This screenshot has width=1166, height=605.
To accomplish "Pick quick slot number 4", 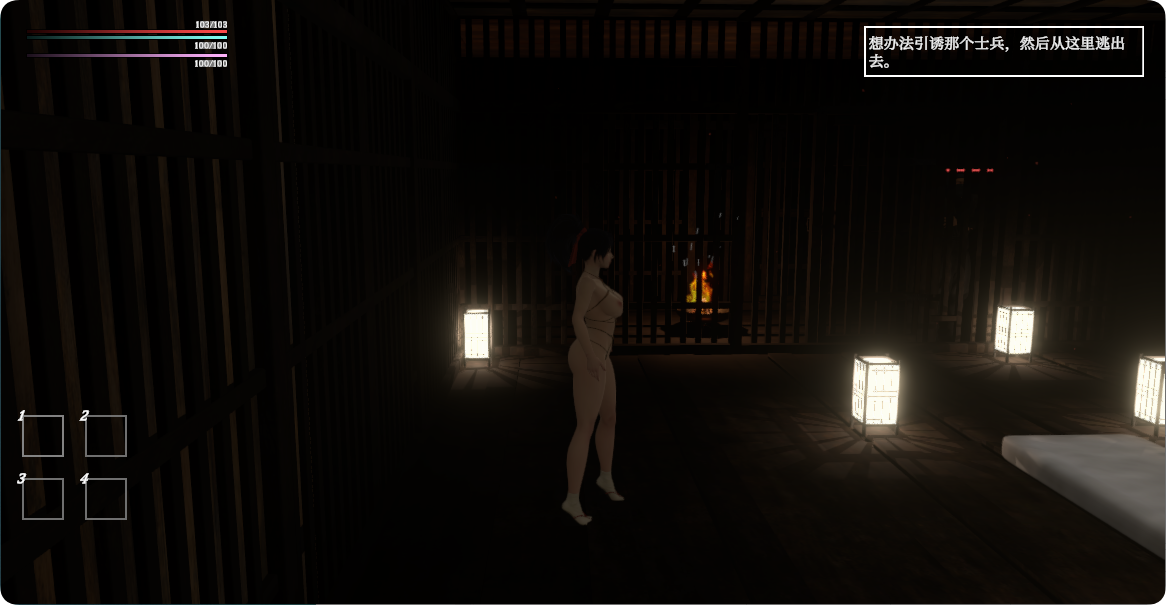I will click(x=106, y=499).
